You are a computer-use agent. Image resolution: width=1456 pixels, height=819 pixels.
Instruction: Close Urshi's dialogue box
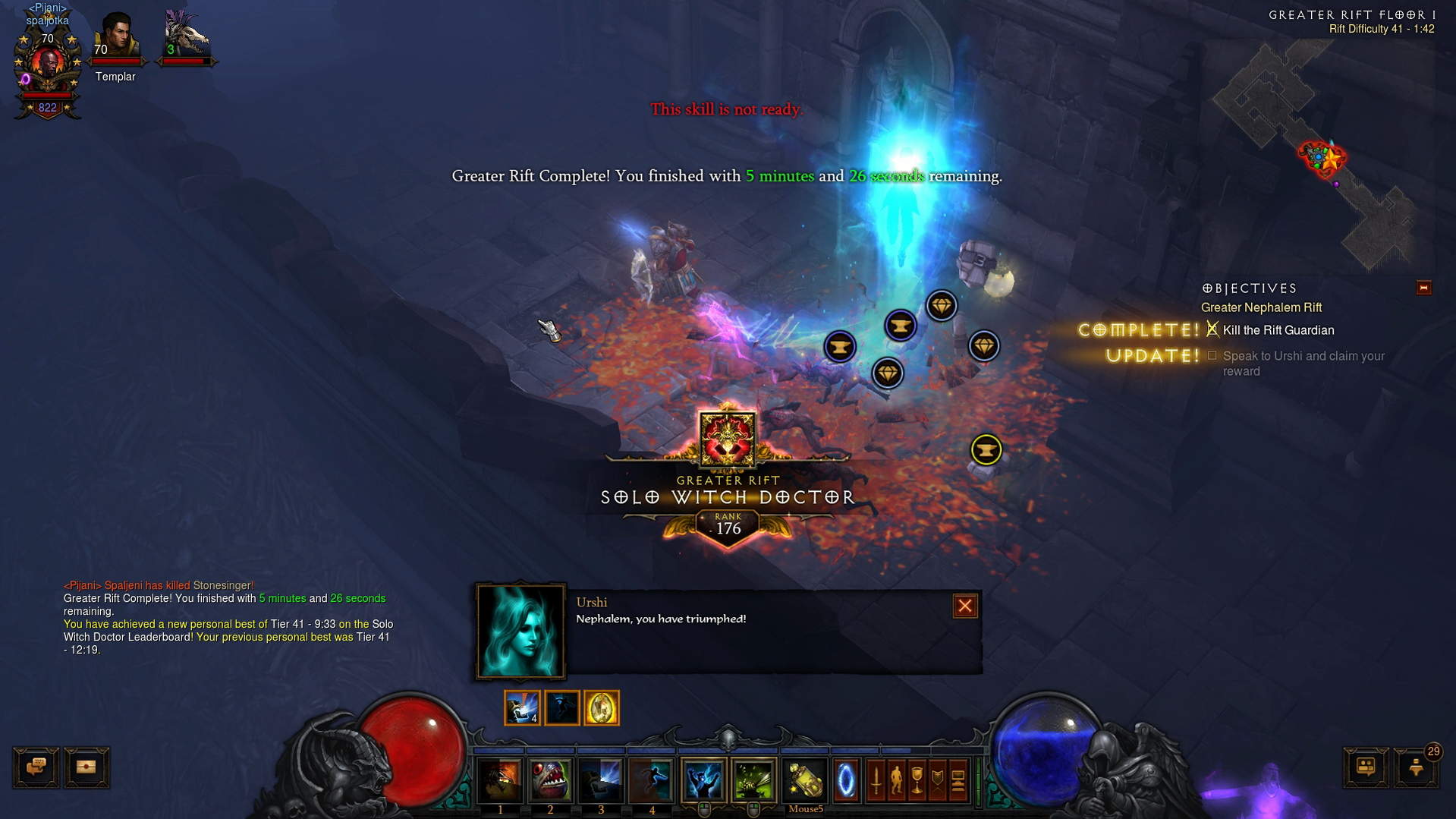tap(964, 606)
